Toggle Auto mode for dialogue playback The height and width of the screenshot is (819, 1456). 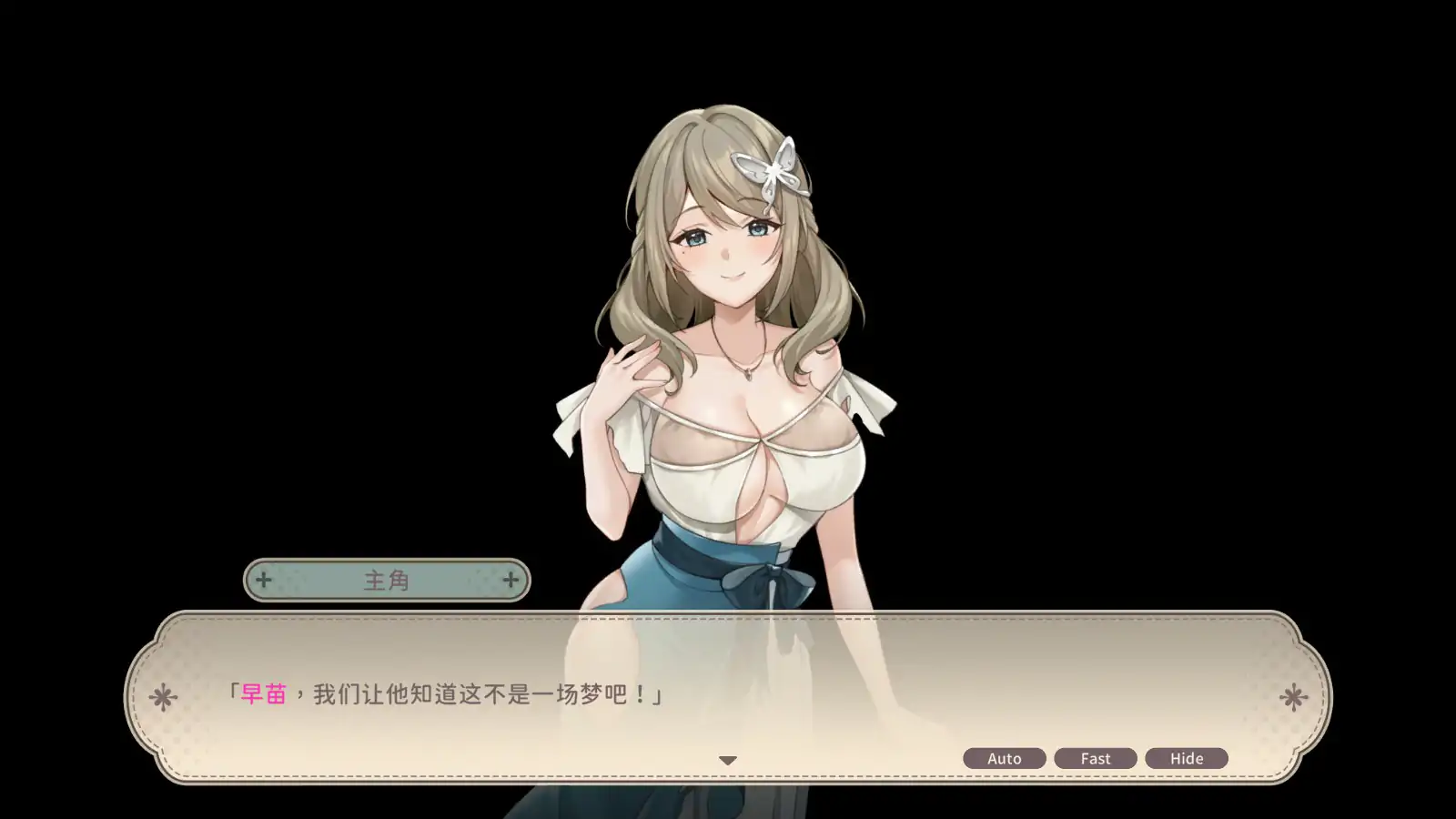pos(1004,757)
